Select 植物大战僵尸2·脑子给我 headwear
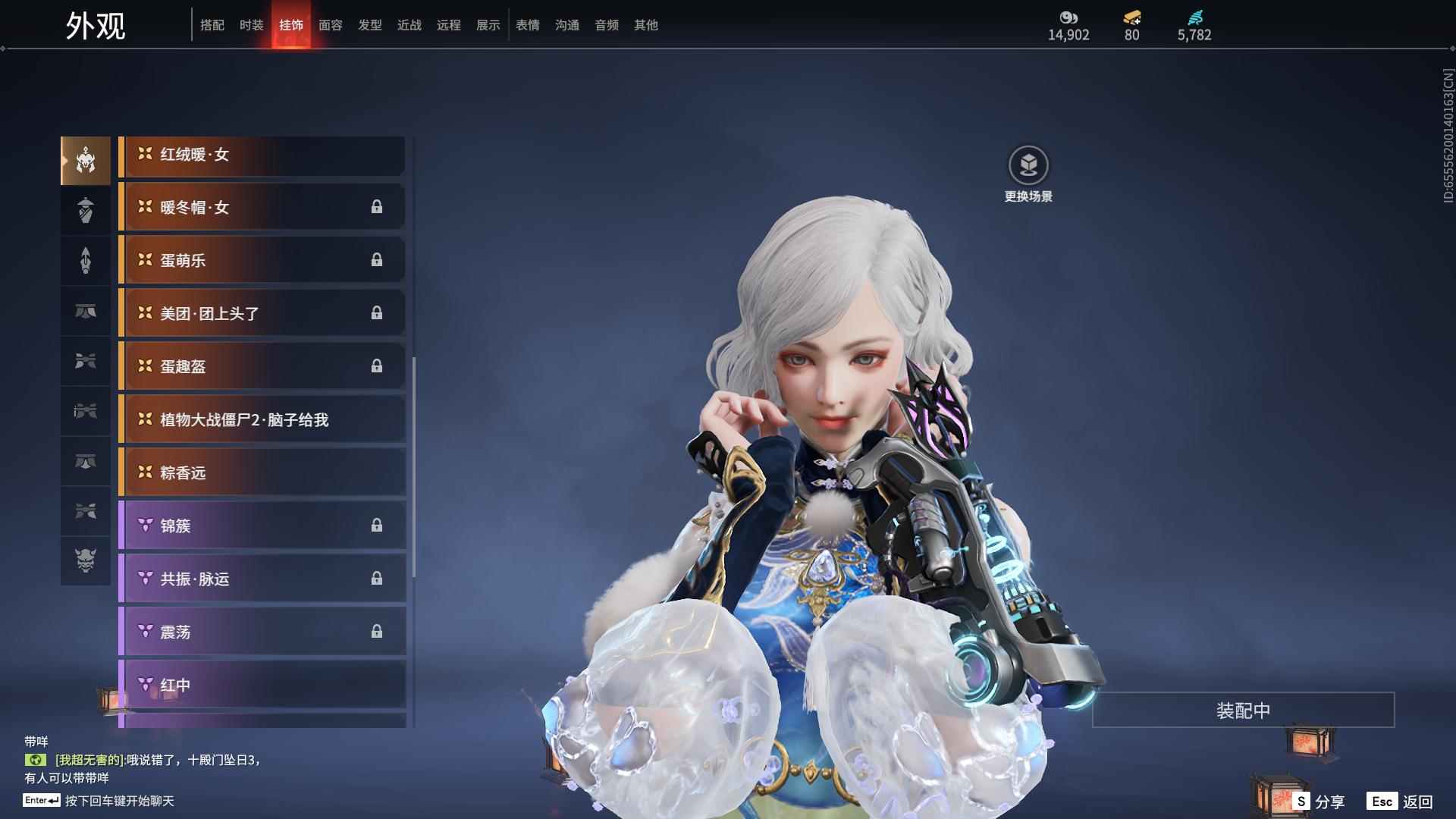 point(262,420)
